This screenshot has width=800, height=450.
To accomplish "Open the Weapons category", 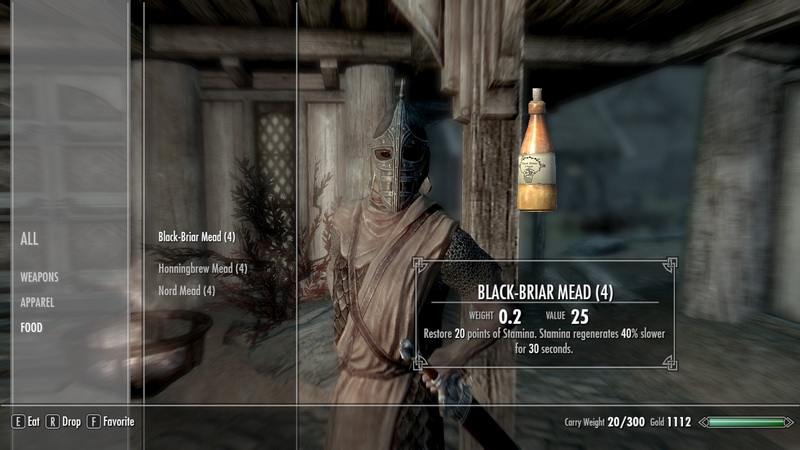I will coord(40,276).
